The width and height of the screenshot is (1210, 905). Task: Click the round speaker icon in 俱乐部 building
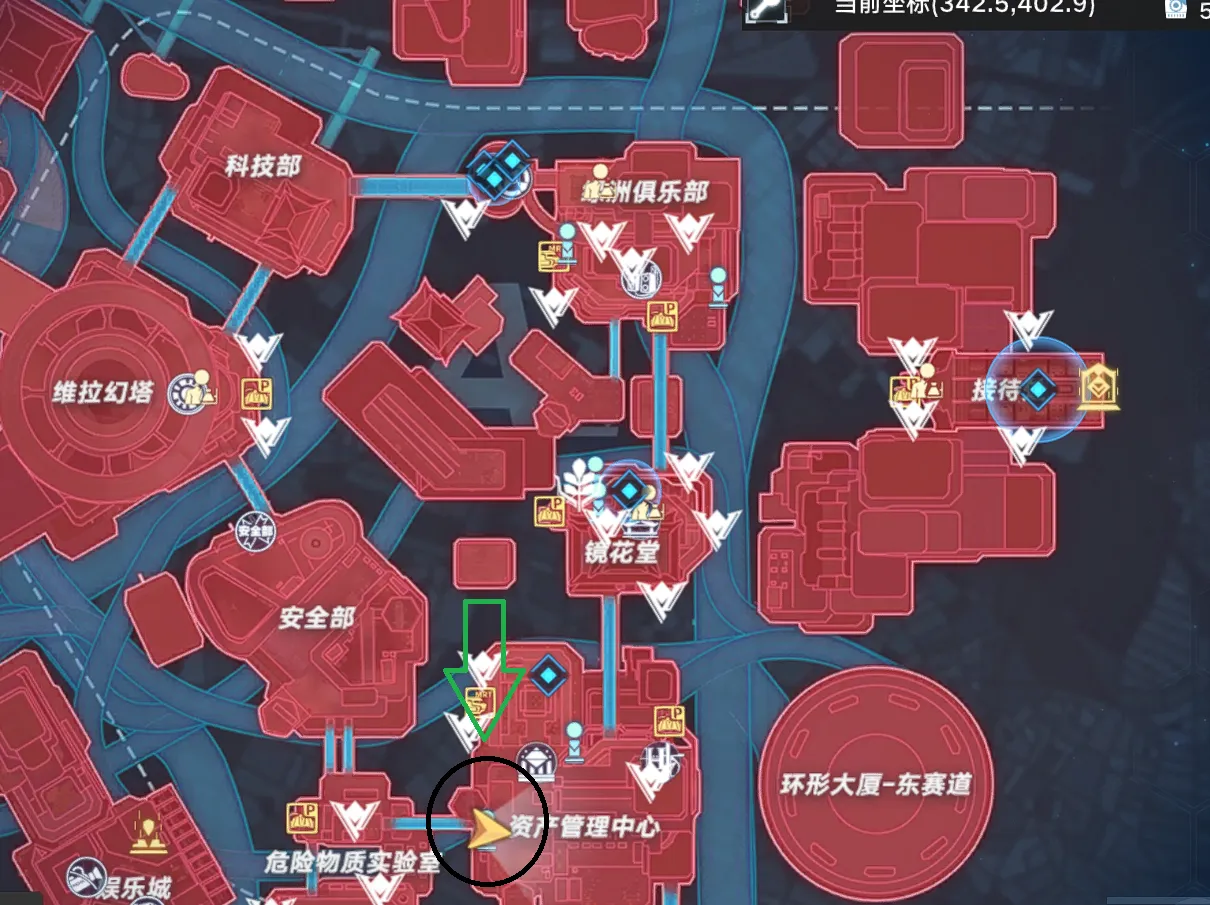640,279
